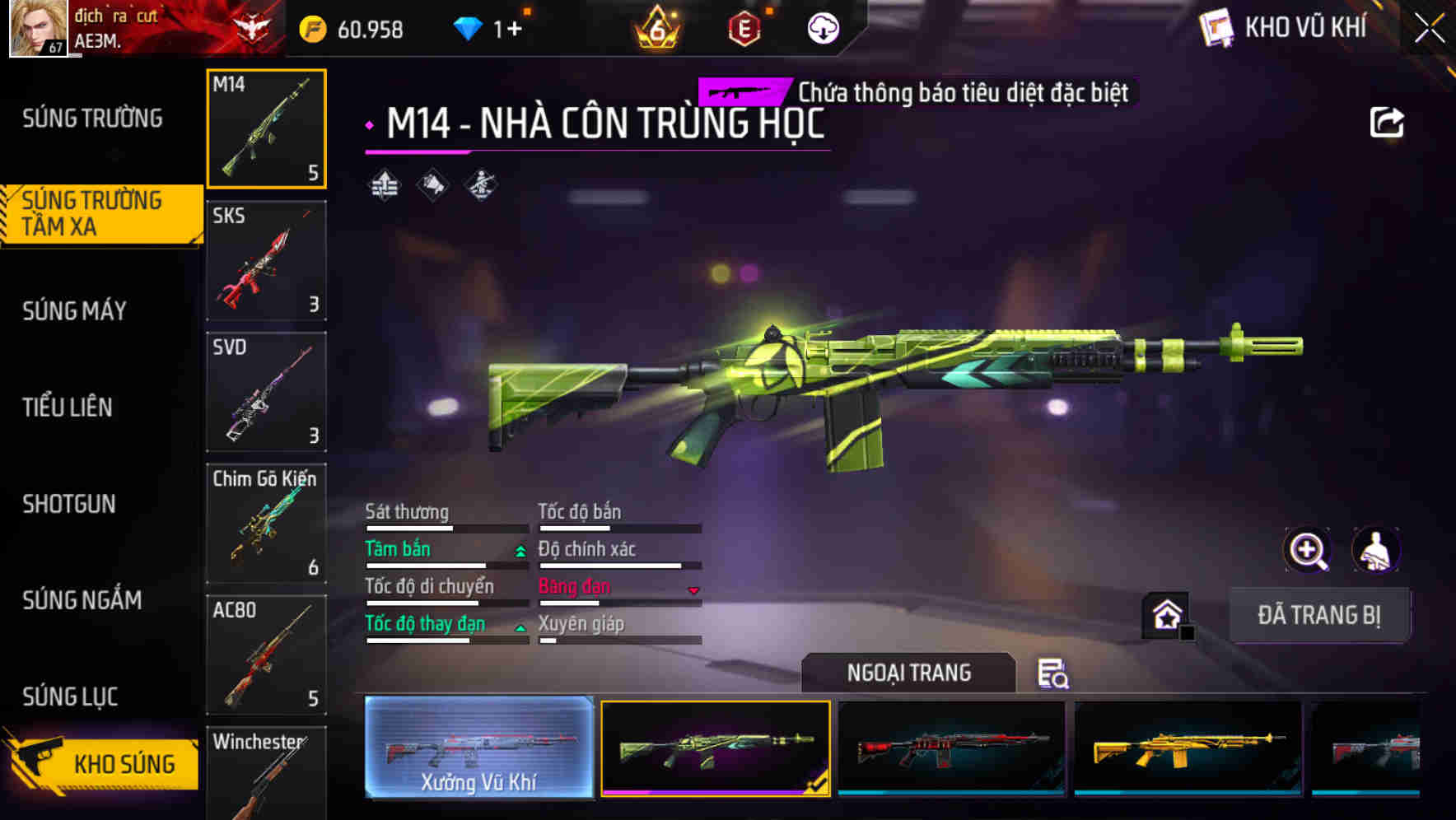The width and height of the screenshot is (1456, 820).
Task: Open Xưởng Vũ Khí at the bottom
Action: (478, 749)
